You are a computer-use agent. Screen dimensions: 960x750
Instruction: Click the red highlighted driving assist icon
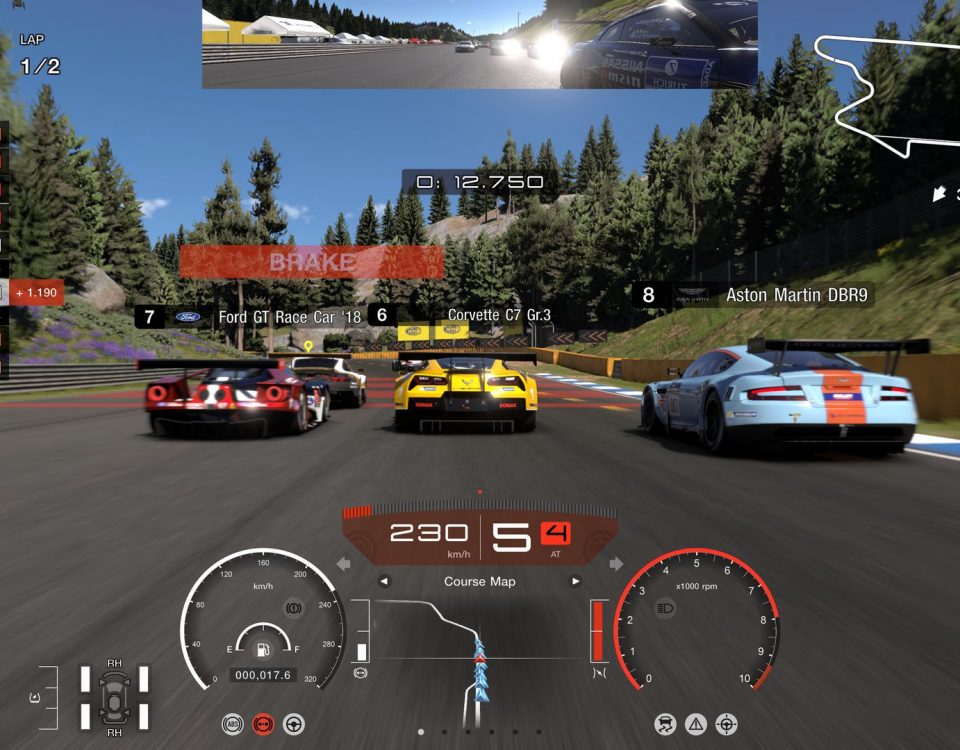[x=263, y=724]
